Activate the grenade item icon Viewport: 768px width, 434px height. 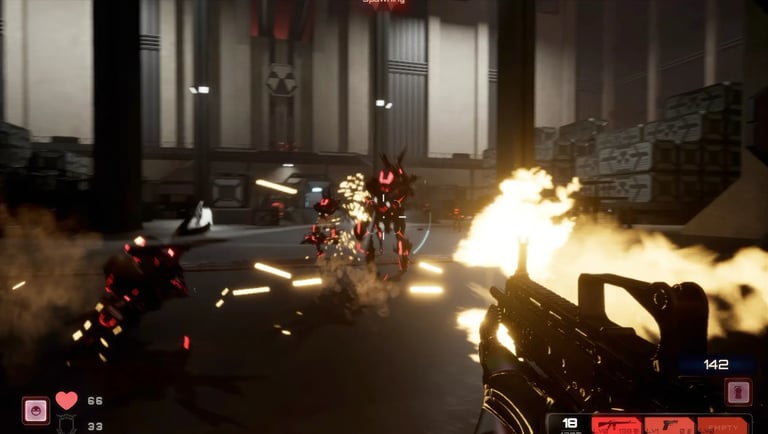737,391
